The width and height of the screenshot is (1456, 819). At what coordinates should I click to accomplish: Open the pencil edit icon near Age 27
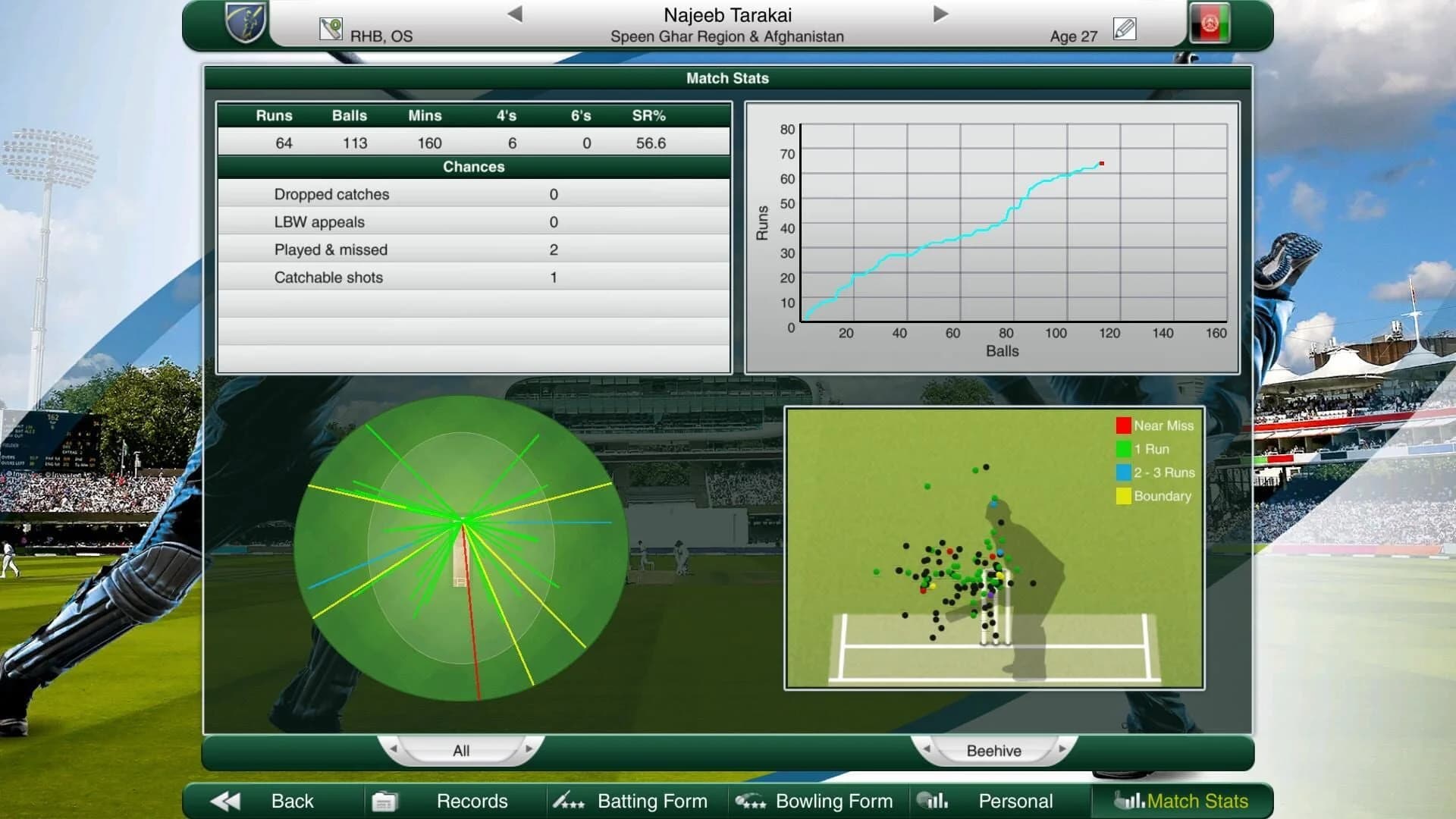pyautogui.click(x=1125, y=27)
